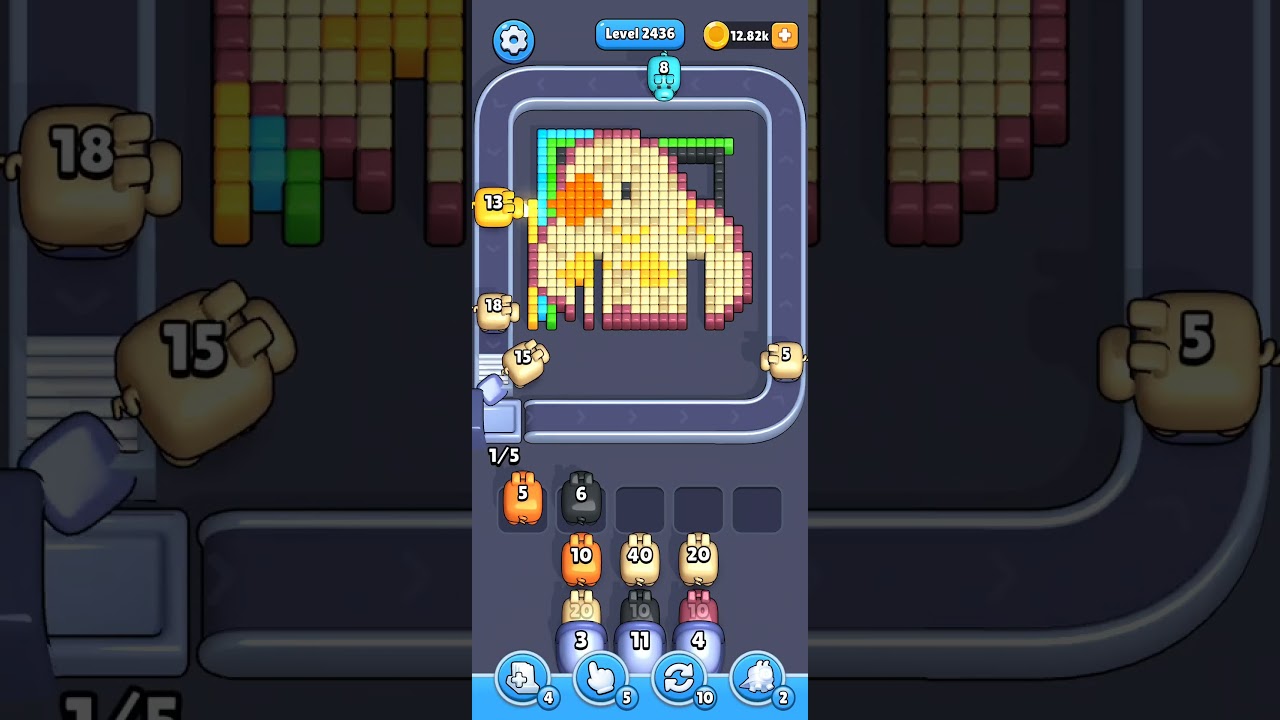Tap the orange bag showing 10

click(580, 557)
